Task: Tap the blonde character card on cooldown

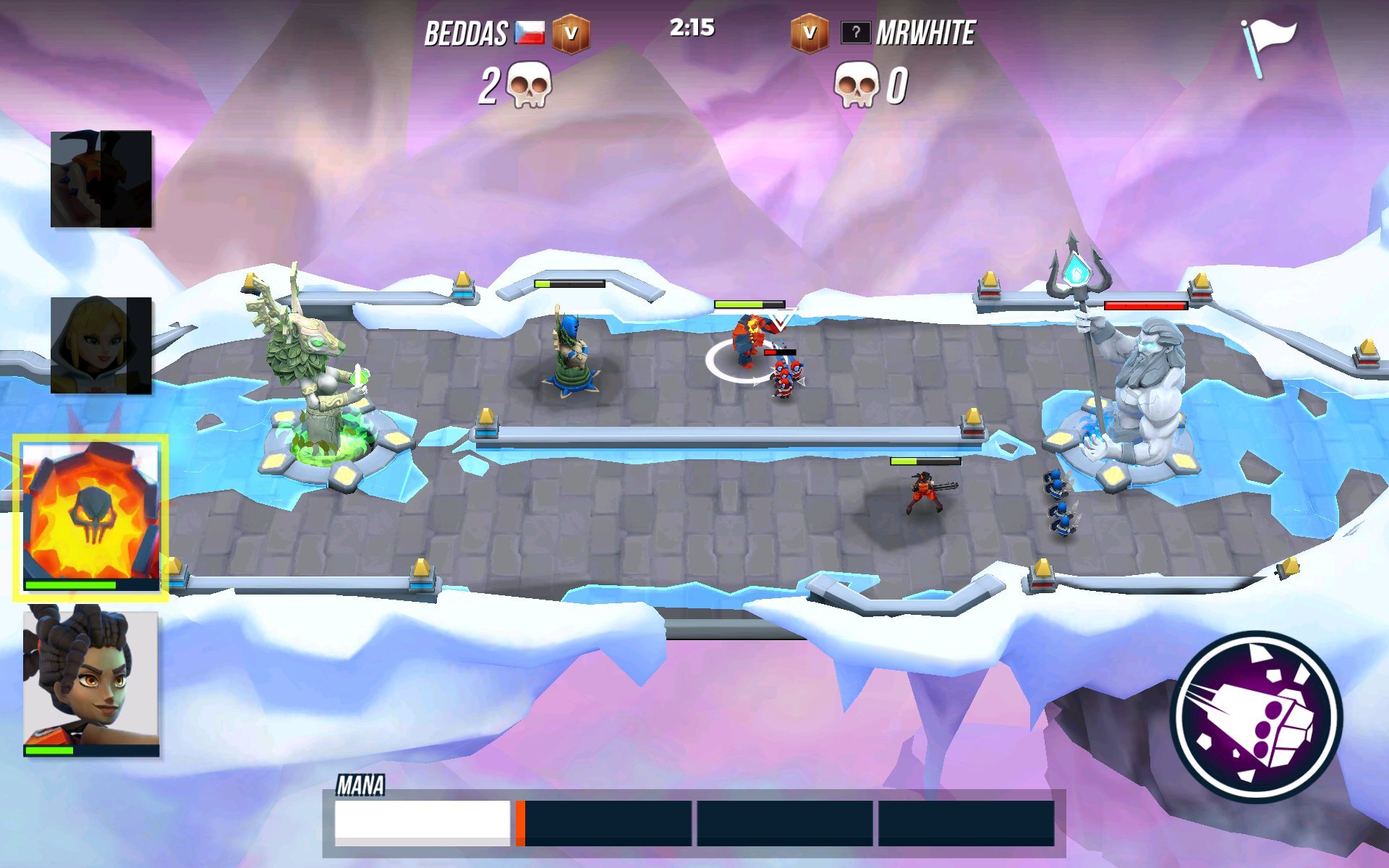Action: [x=103, y=344]
